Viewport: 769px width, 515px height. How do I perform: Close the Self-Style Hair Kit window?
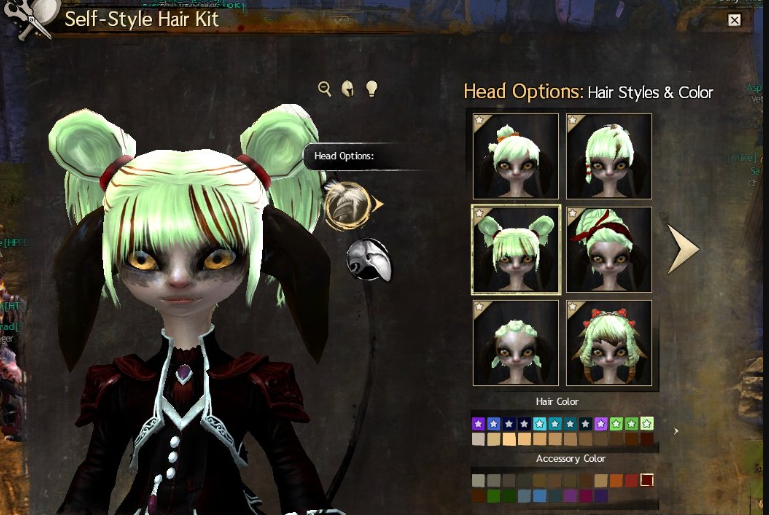[x=734, y=20]
